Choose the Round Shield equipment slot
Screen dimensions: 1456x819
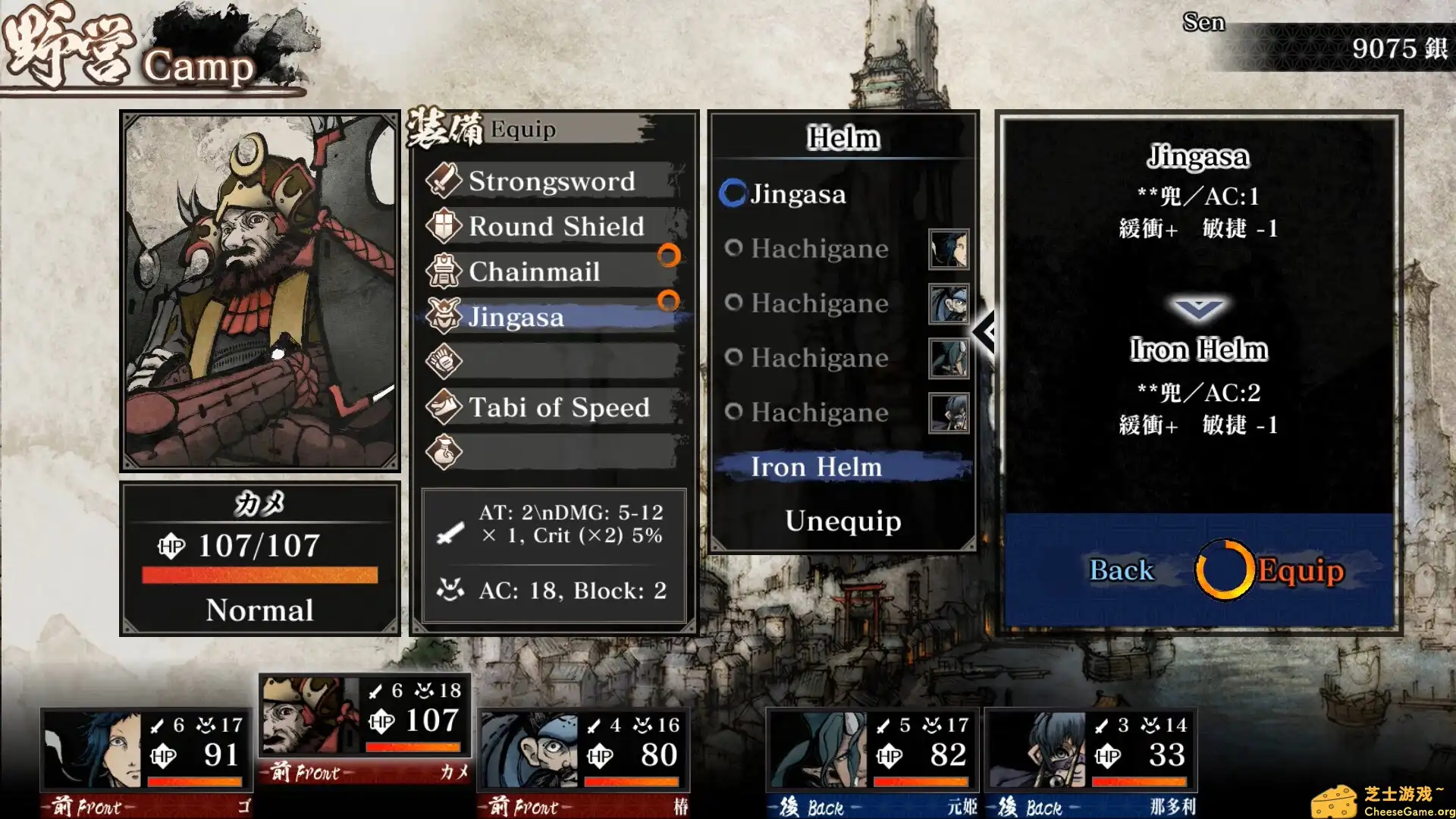(x=556, y=227)
